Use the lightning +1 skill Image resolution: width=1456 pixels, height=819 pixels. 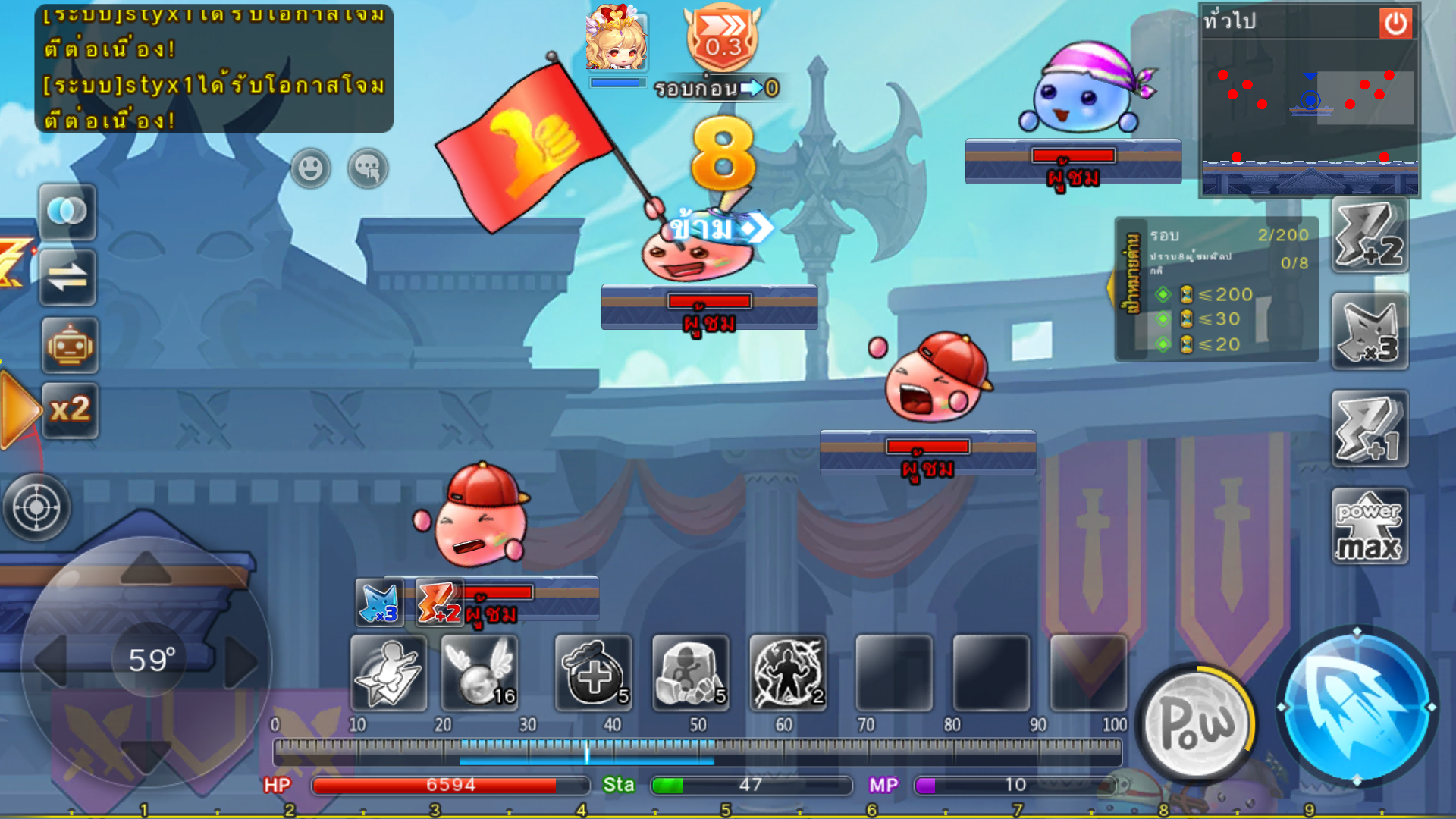[1370, 429]
